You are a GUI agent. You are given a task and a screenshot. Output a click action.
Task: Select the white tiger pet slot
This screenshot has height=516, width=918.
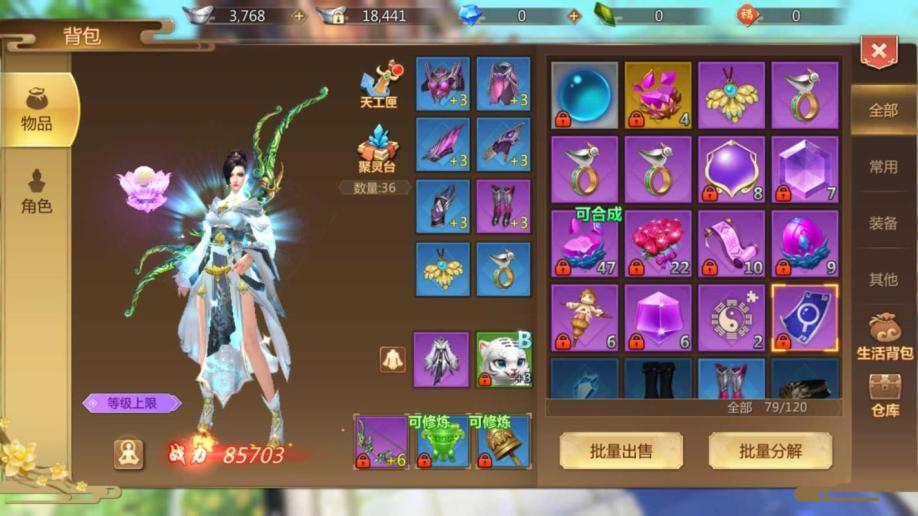pyautogui.click(x=503, y=359)
